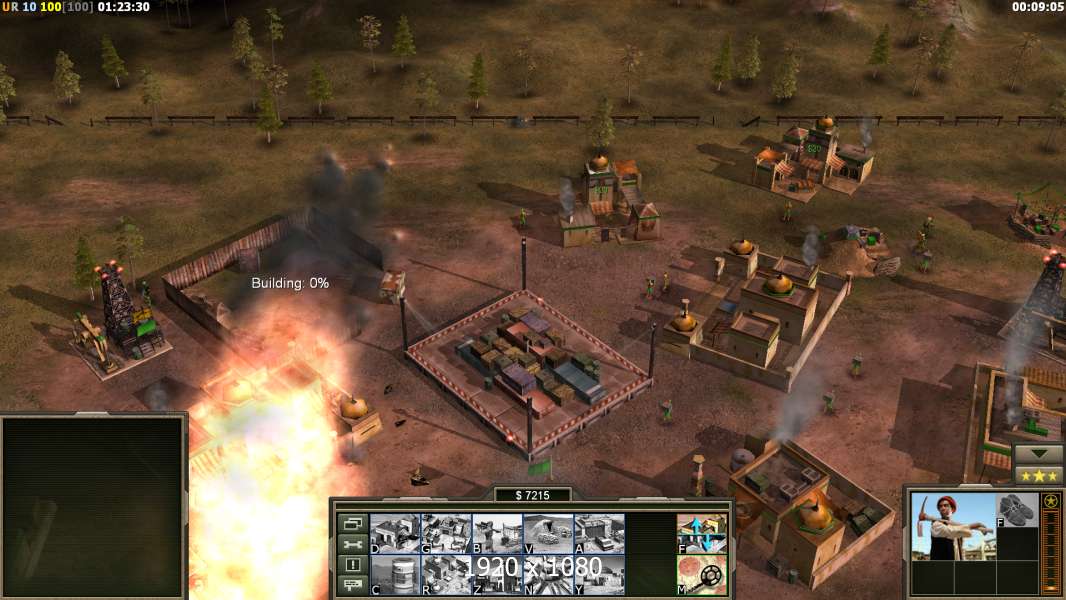
Task: Collapse the panel with the down-arrow button
Action: (x=1038, y=453)
